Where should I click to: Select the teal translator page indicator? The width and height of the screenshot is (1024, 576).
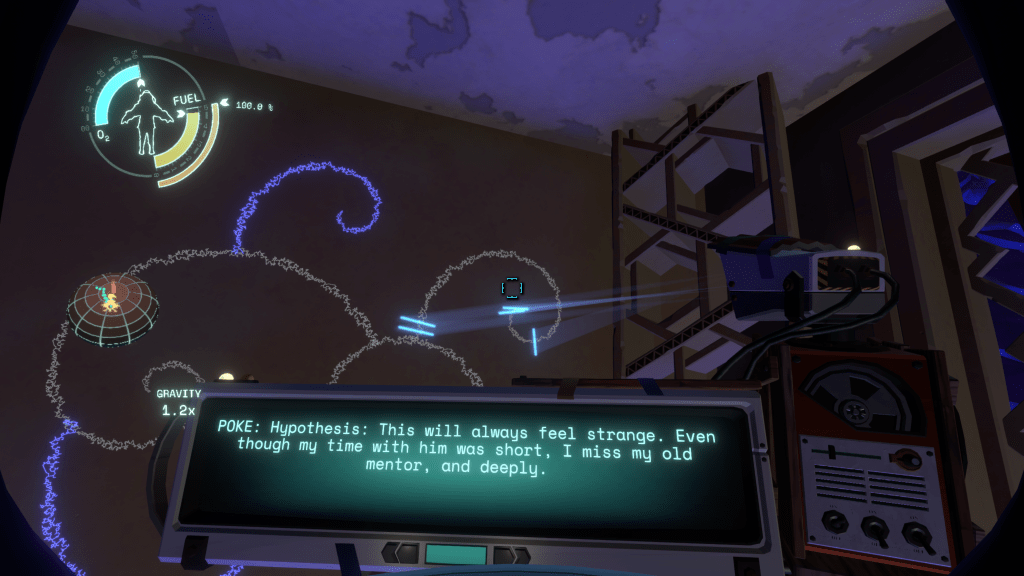coord(456,554)
